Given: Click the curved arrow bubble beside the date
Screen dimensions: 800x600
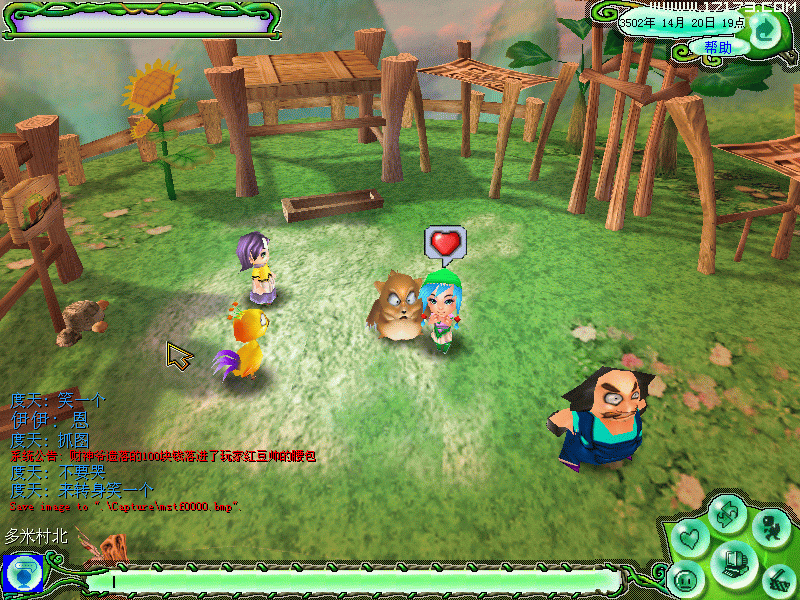Looking at the screenshot, I should [764, 30].
